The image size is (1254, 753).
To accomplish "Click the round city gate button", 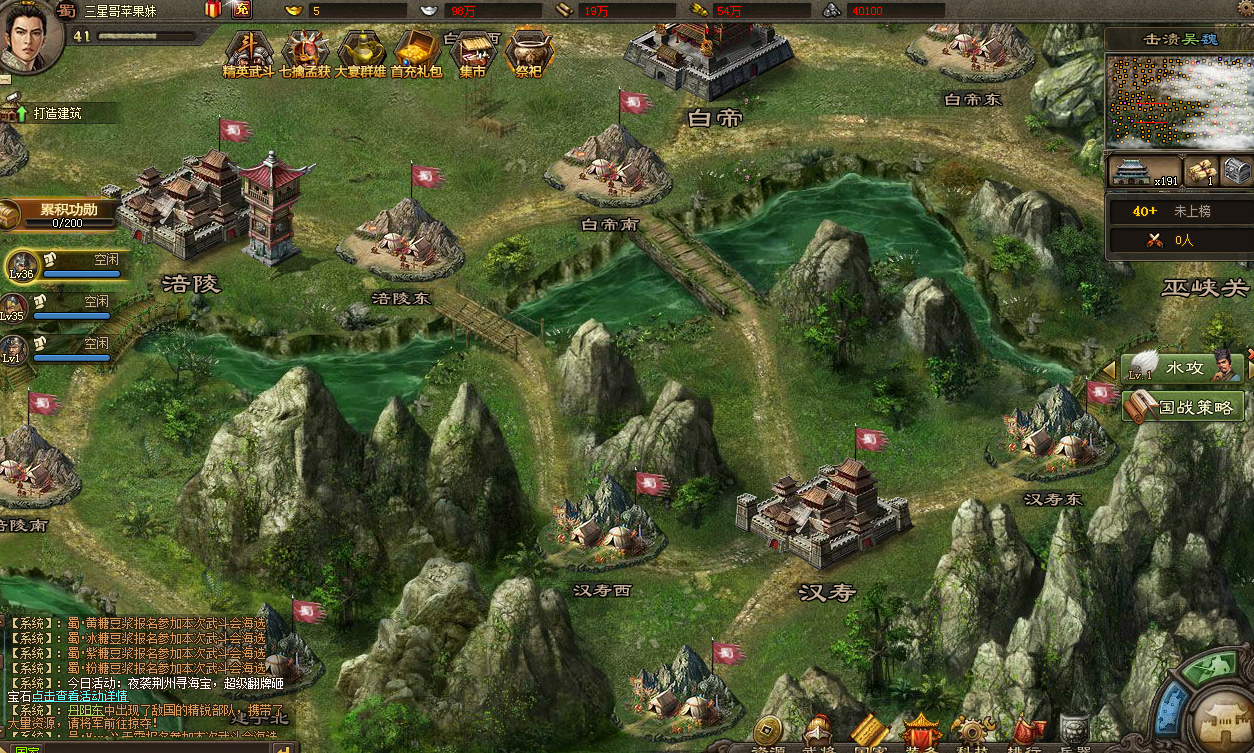I will [1223, 719].
